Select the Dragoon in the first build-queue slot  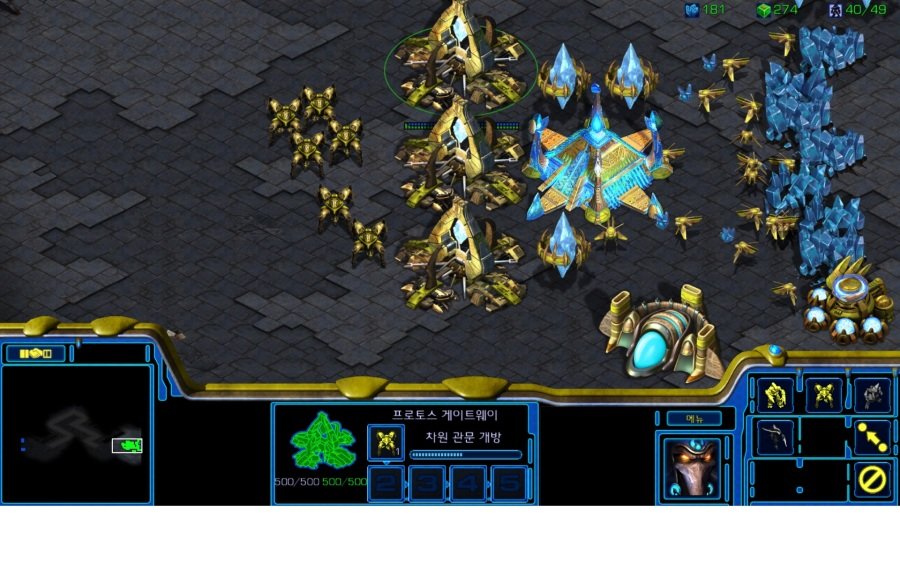point(386,442)
